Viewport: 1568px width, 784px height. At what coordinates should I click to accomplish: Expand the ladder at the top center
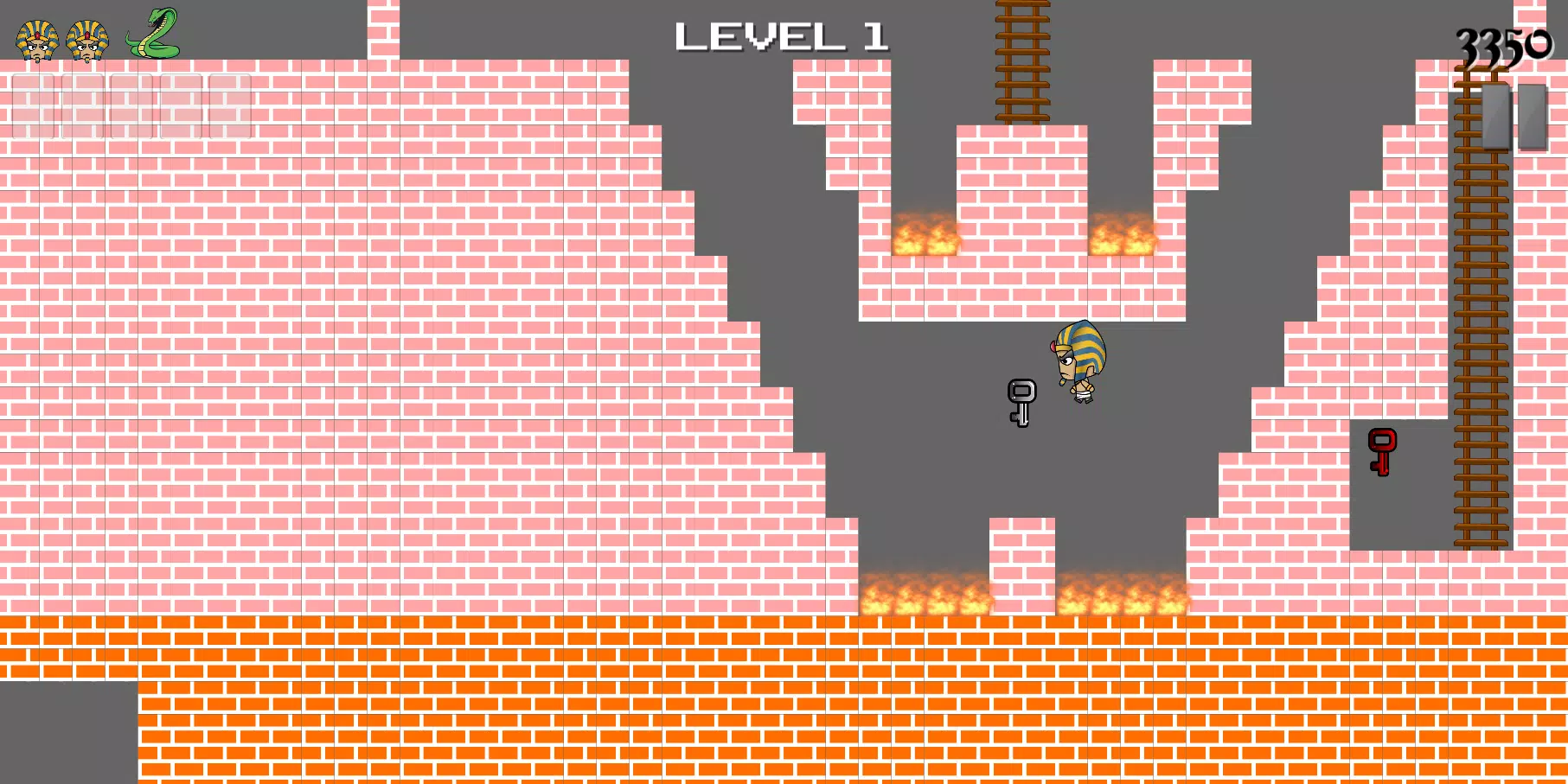tap(1023, 61)
